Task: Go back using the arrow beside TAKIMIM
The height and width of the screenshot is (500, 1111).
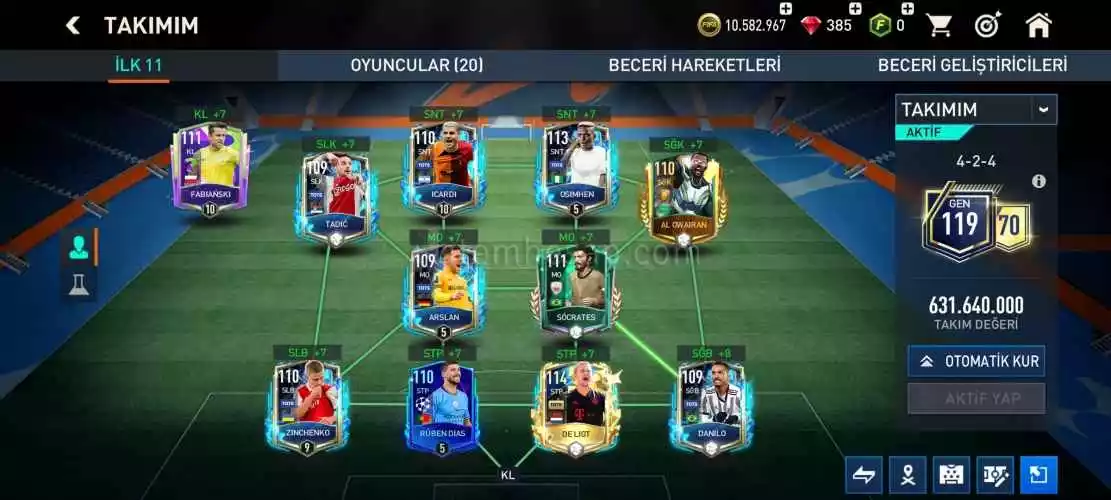Action: [72, 25]
